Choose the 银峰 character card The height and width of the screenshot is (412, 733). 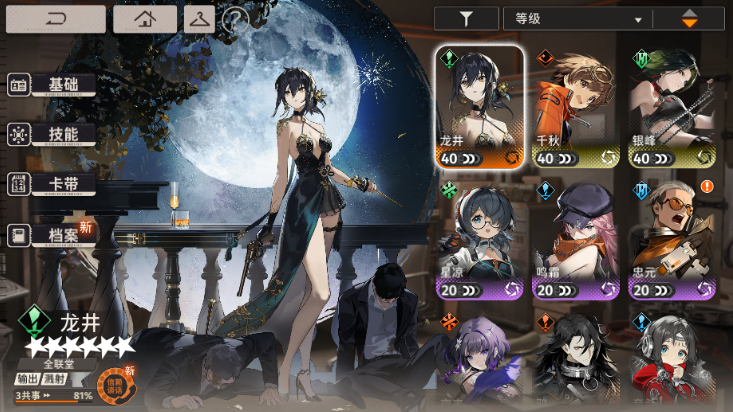672,107
